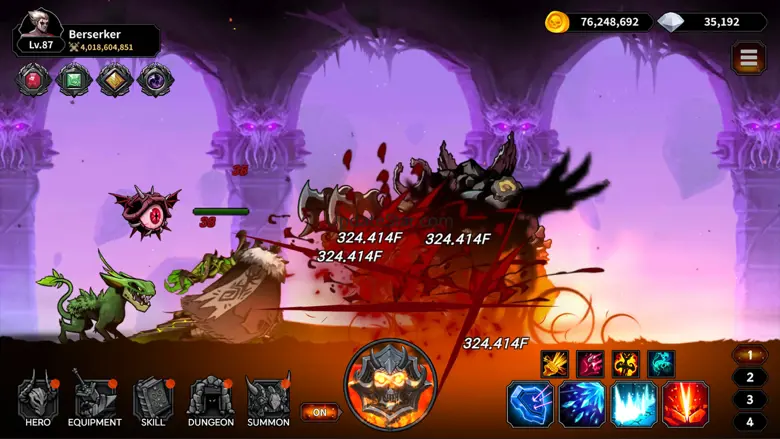Switch to skill preset 4
The height and width of the screenshot is (439, 780).
point(750,421)
